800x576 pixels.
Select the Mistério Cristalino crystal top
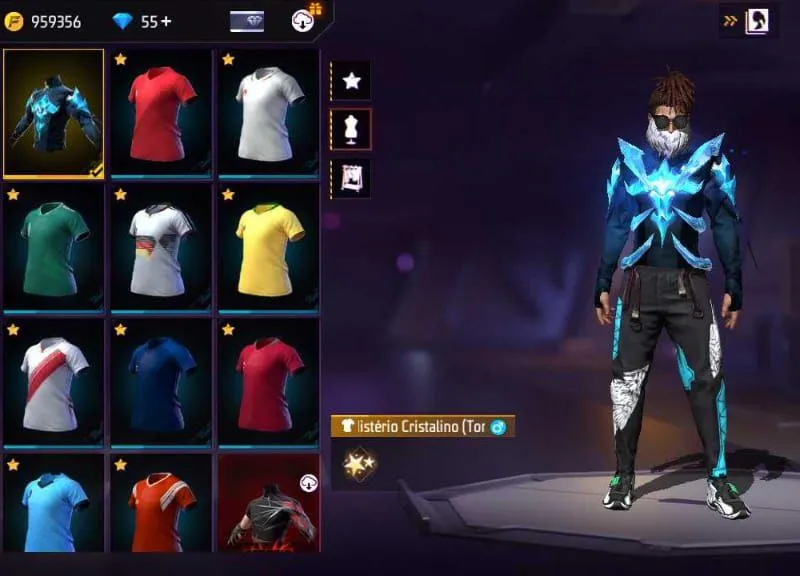54,112
